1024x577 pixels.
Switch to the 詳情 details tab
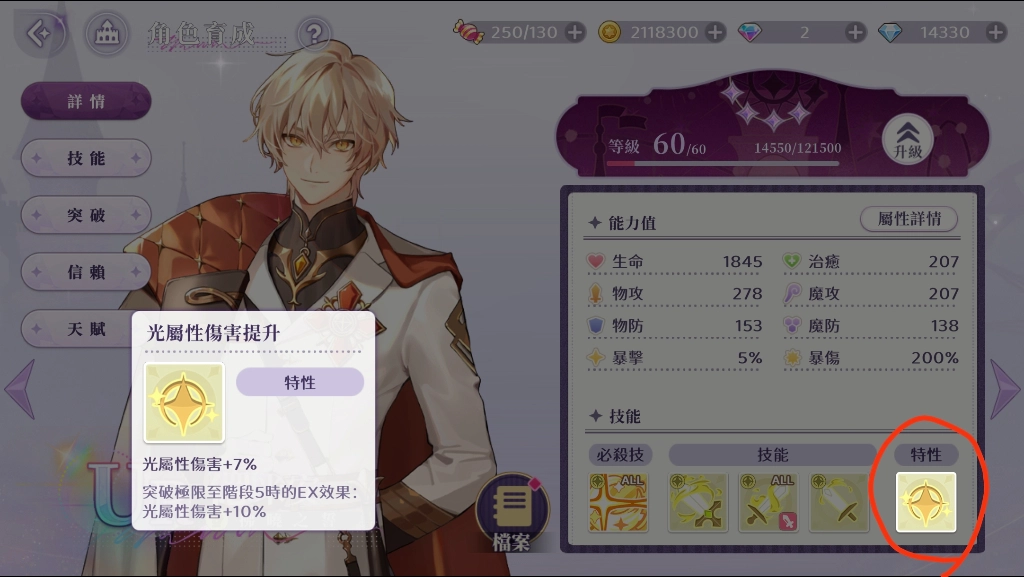pyautogui.click(x=87, y=101)
